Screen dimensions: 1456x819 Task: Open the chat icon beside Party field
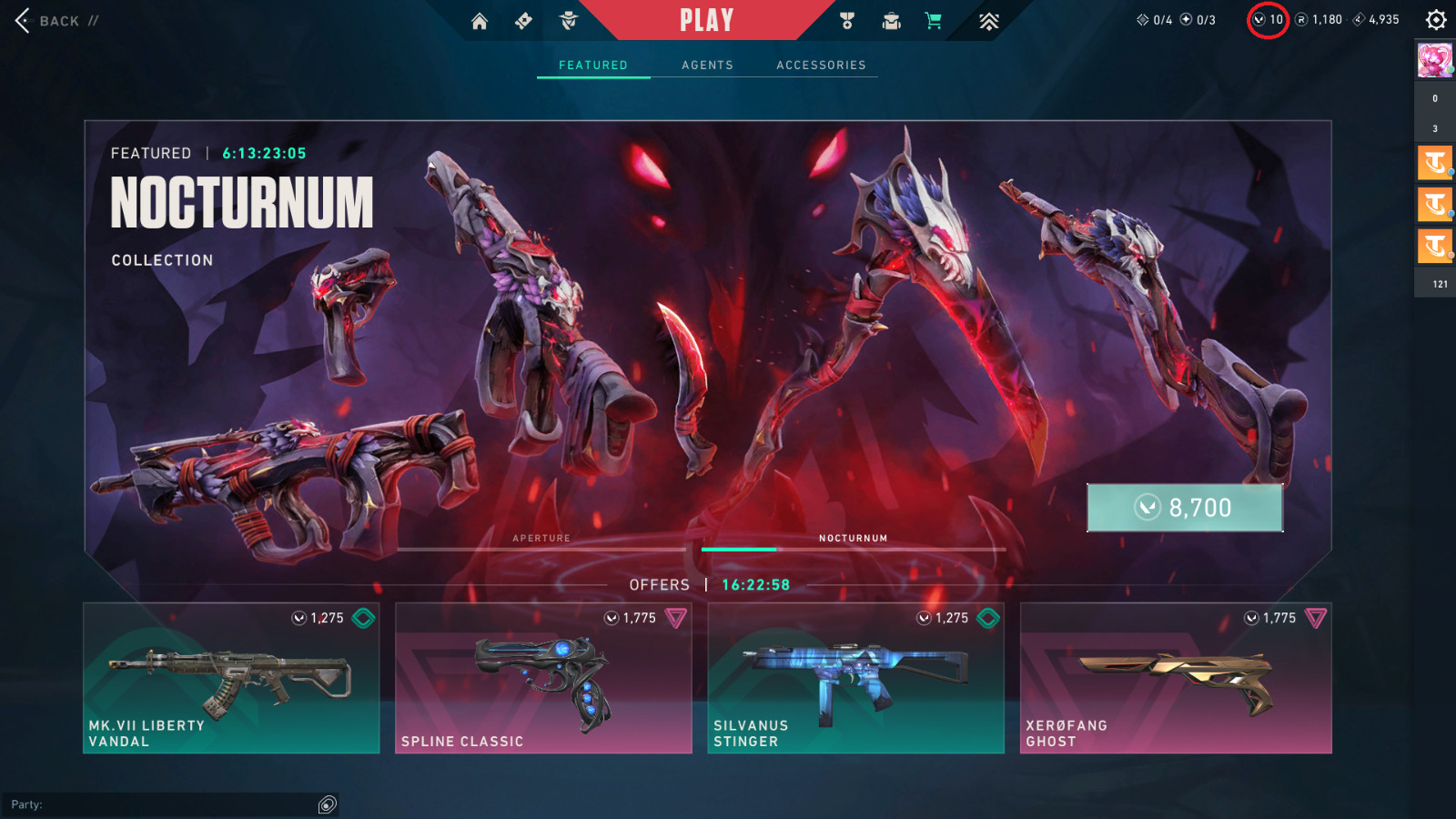point(328,804)
